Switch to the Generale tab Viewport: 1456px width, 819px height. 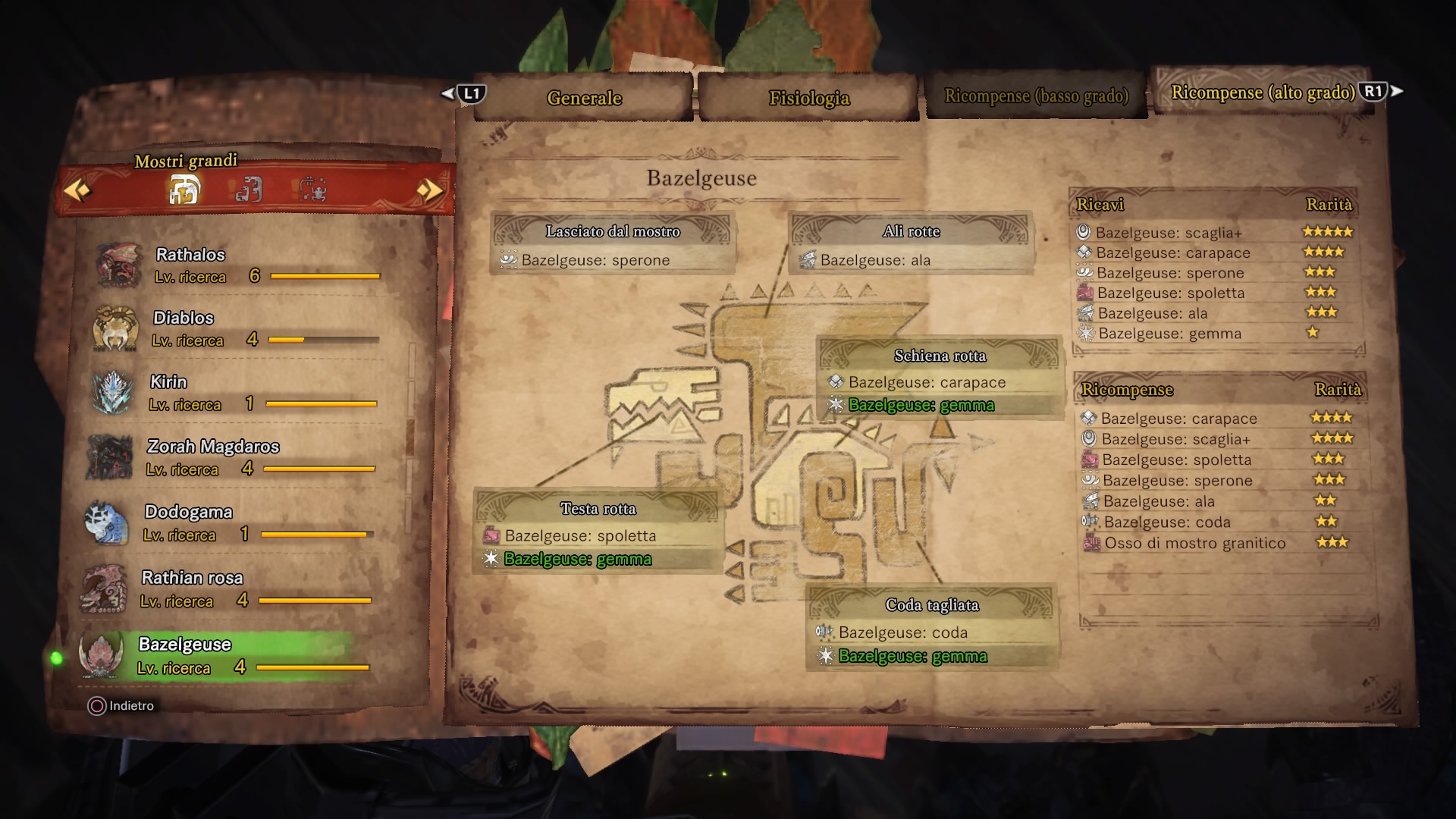tap(584, 98)
